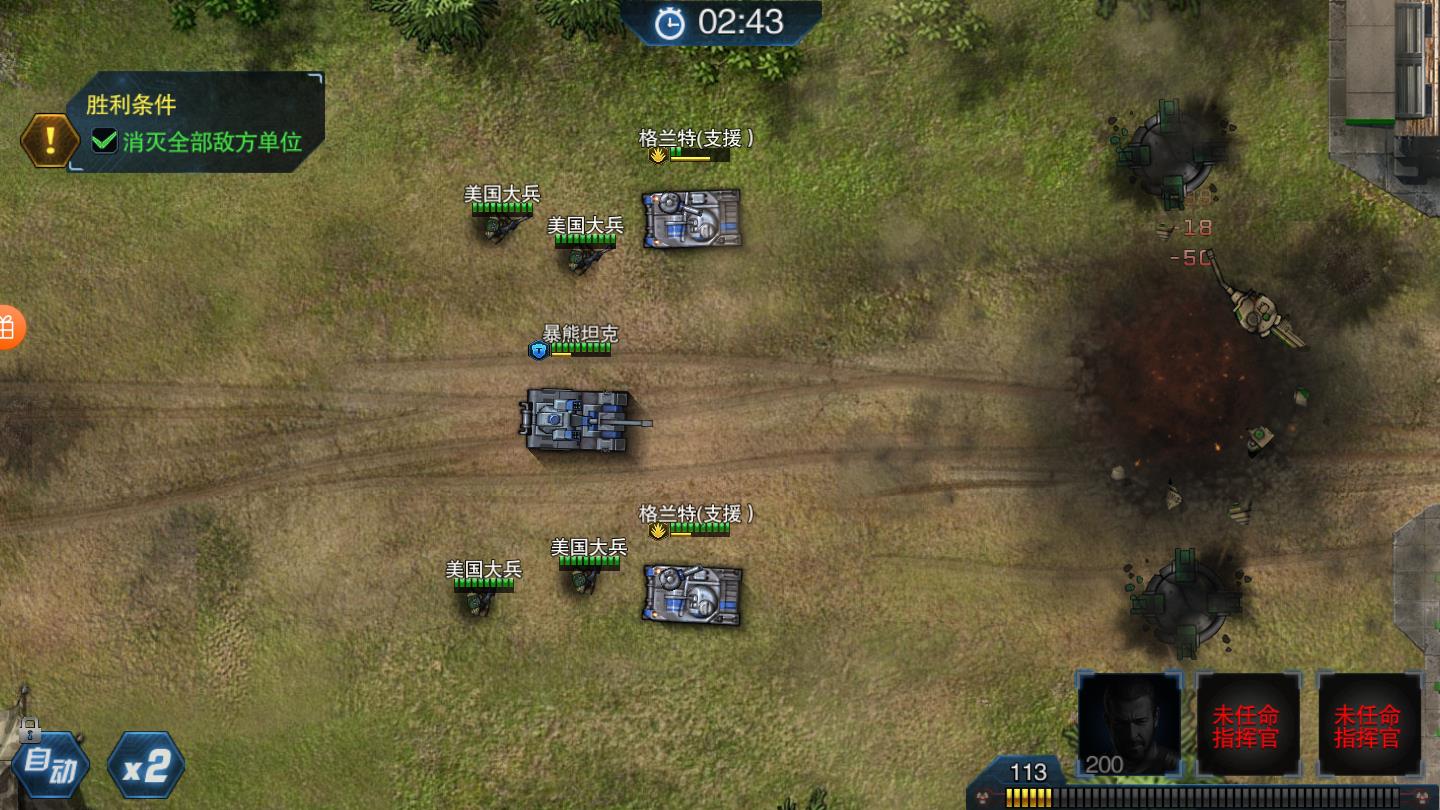Image resolution: width=1440 pixels, height=810 pixels.
Task: Open the orange side tab
Action: [x=8, y=327]
